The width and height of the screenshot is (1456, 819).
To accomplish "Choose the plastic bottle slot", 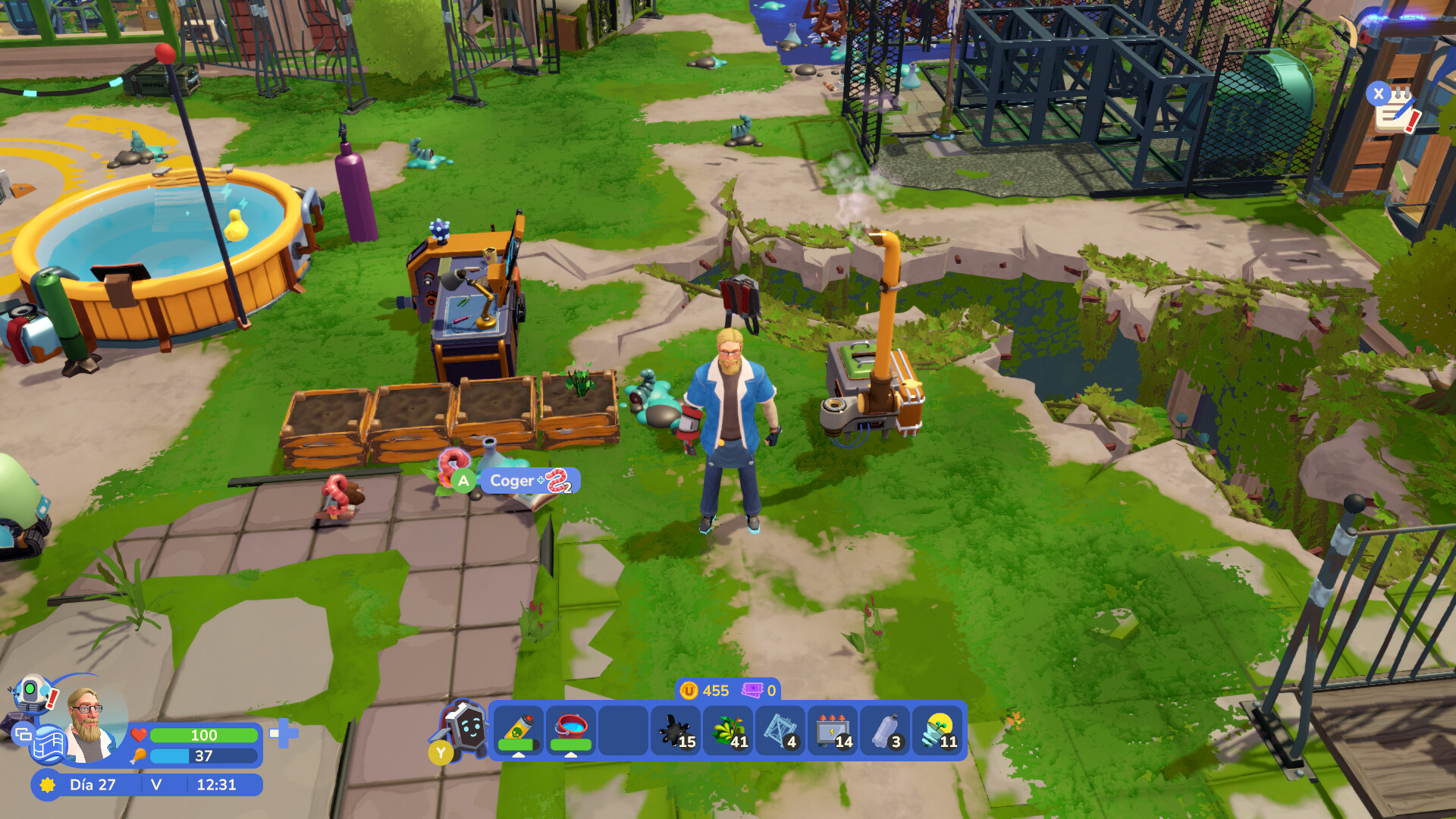I will click(x=885, y=731).
